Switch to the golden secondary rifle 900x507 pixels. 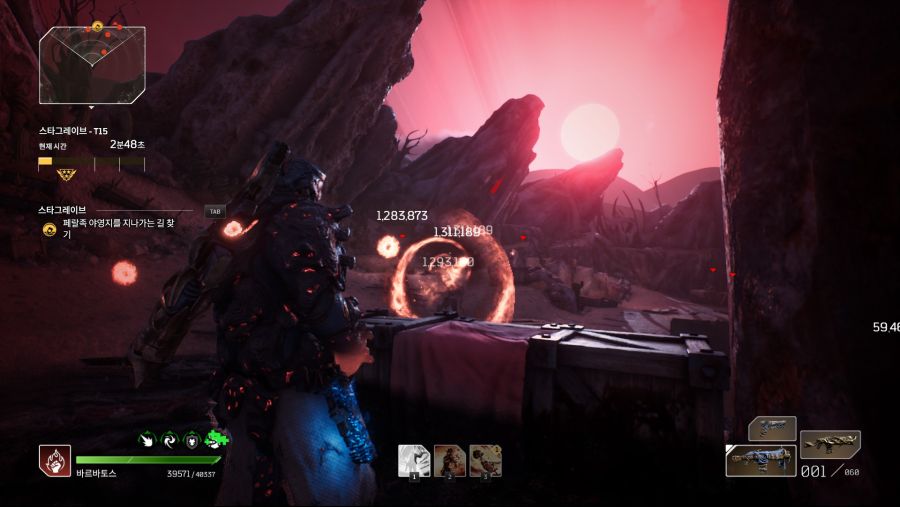pyautogui.click(x=830, y=442)
